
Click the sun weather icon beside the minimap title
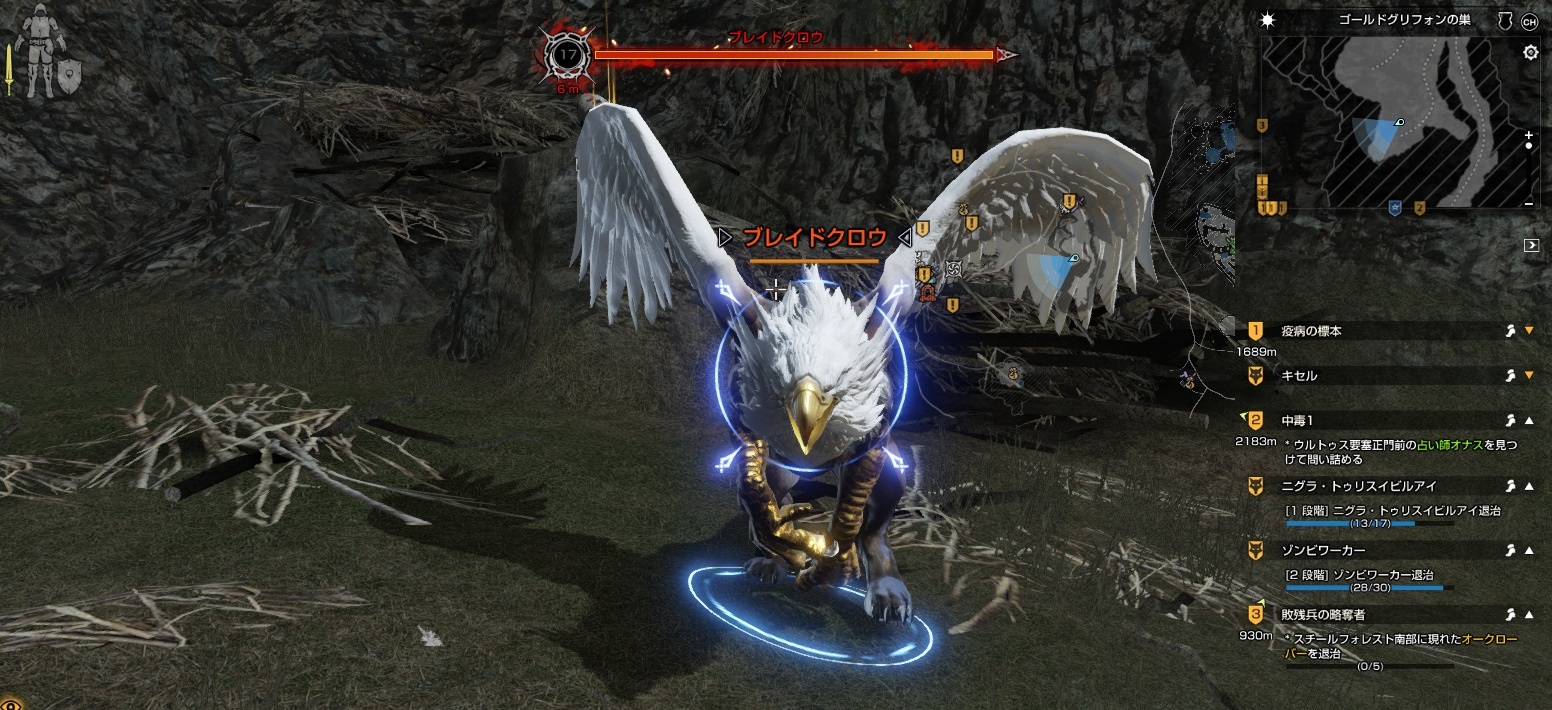(x=1269, y=20)
